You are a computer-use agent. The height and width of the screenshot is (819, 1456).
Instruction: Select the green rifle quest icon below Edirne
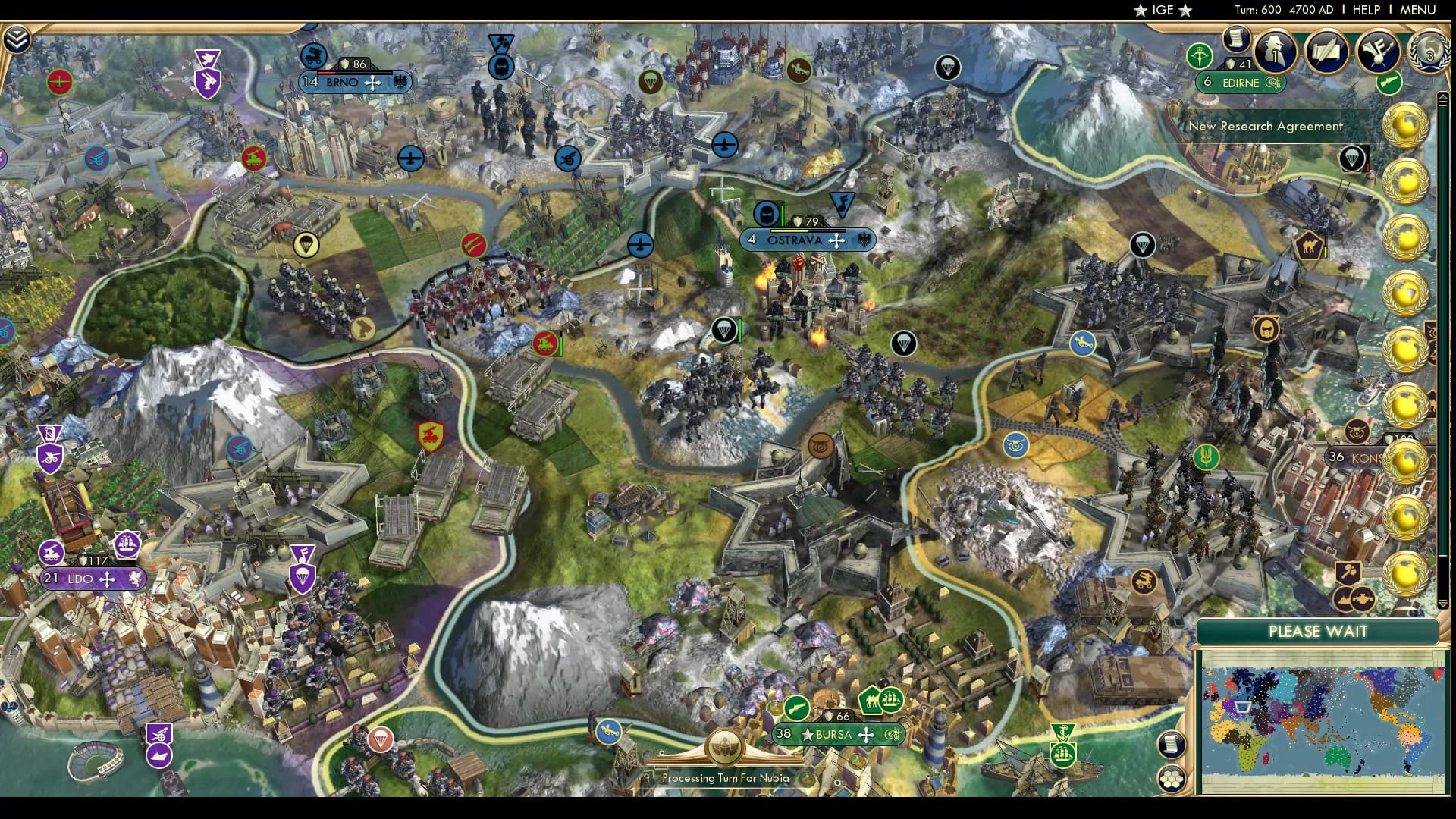pos(1388,83)
